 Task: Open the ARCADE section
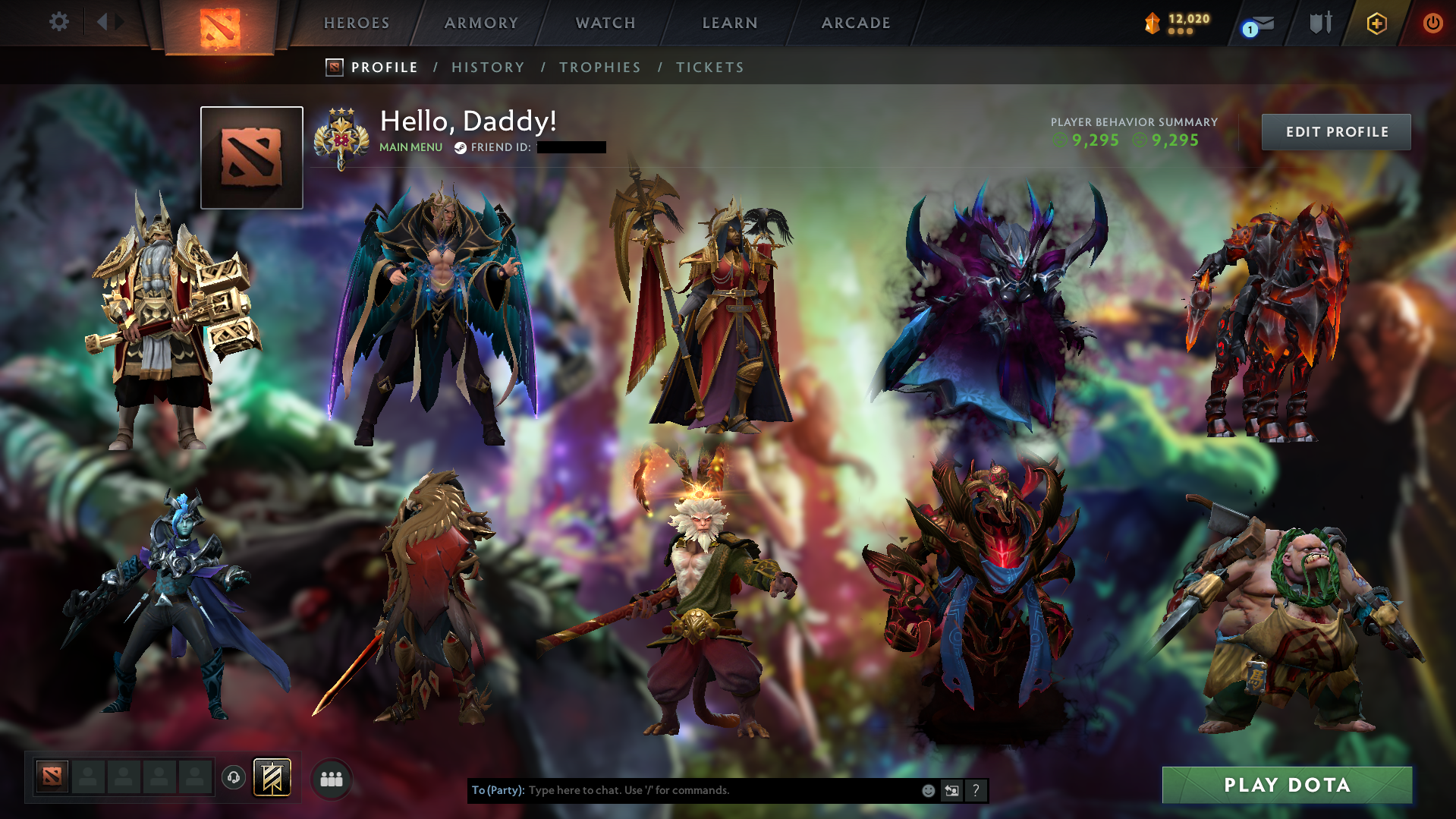855,22
